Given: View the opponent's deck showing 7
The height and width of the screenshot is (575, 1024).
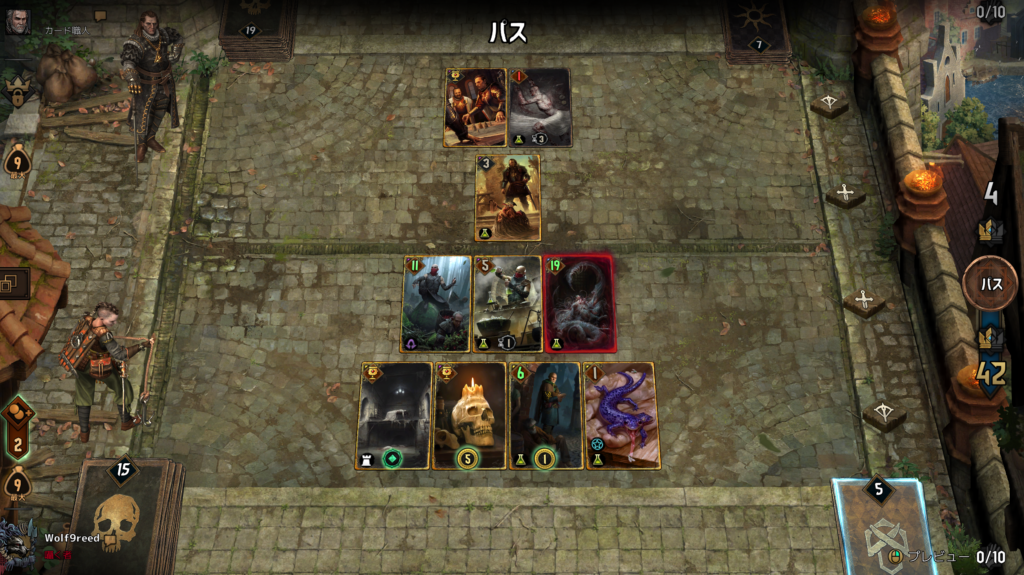Looking at the screenshot, I should 756,27.
